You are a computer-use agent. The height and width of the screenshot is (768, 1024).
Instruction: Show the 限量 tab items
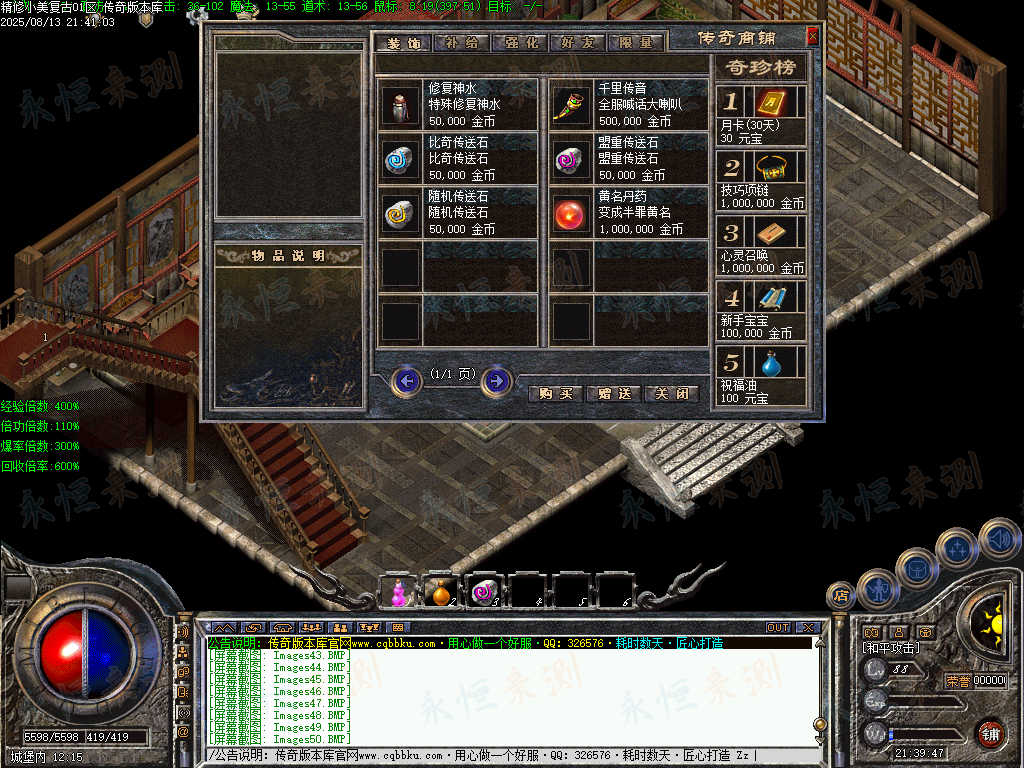tap(635, 43)
